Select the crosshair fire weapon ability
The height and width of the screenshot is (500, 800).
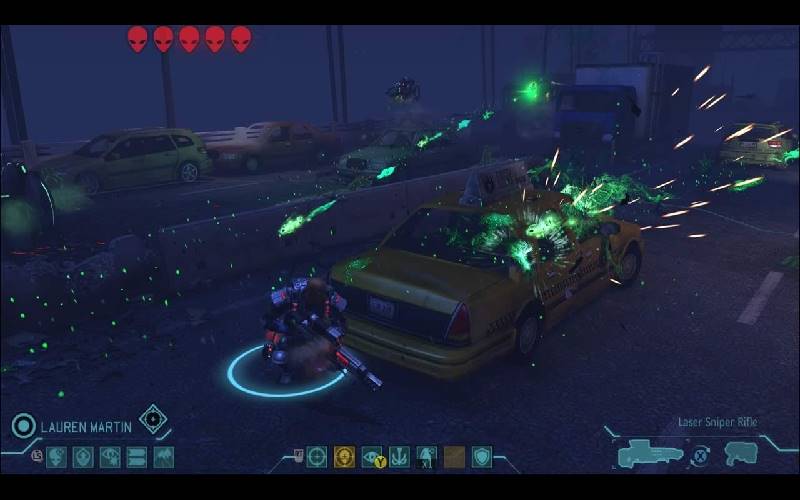317,457
